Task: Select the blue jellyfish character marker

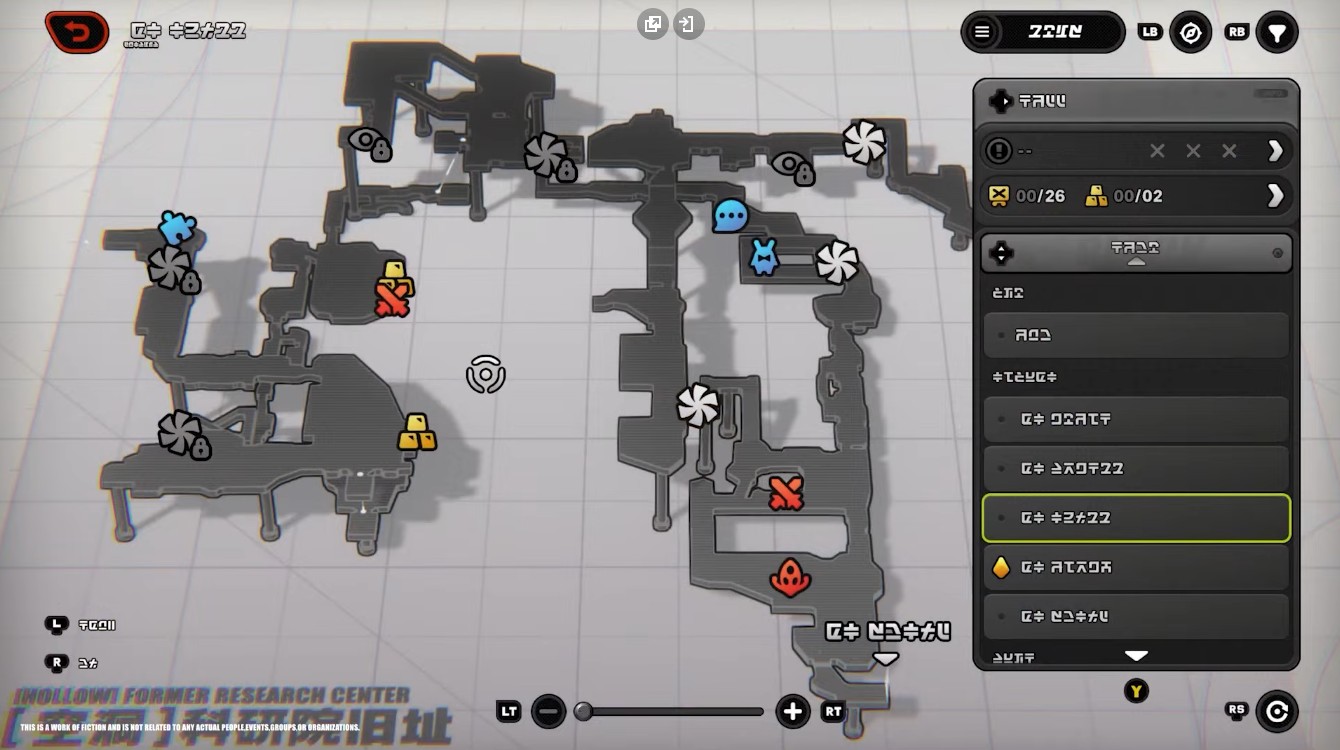Action: pos(763,257)
